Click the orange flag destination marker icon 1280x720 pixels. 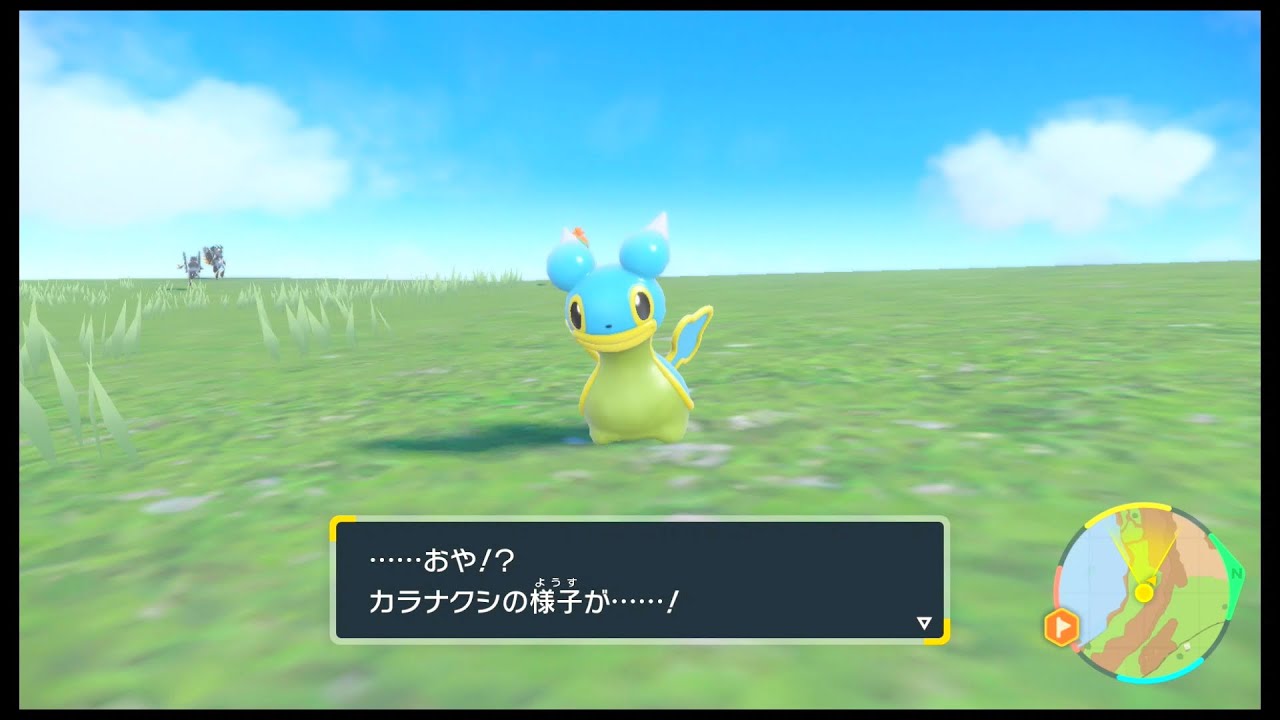[x=1063, y=624]
